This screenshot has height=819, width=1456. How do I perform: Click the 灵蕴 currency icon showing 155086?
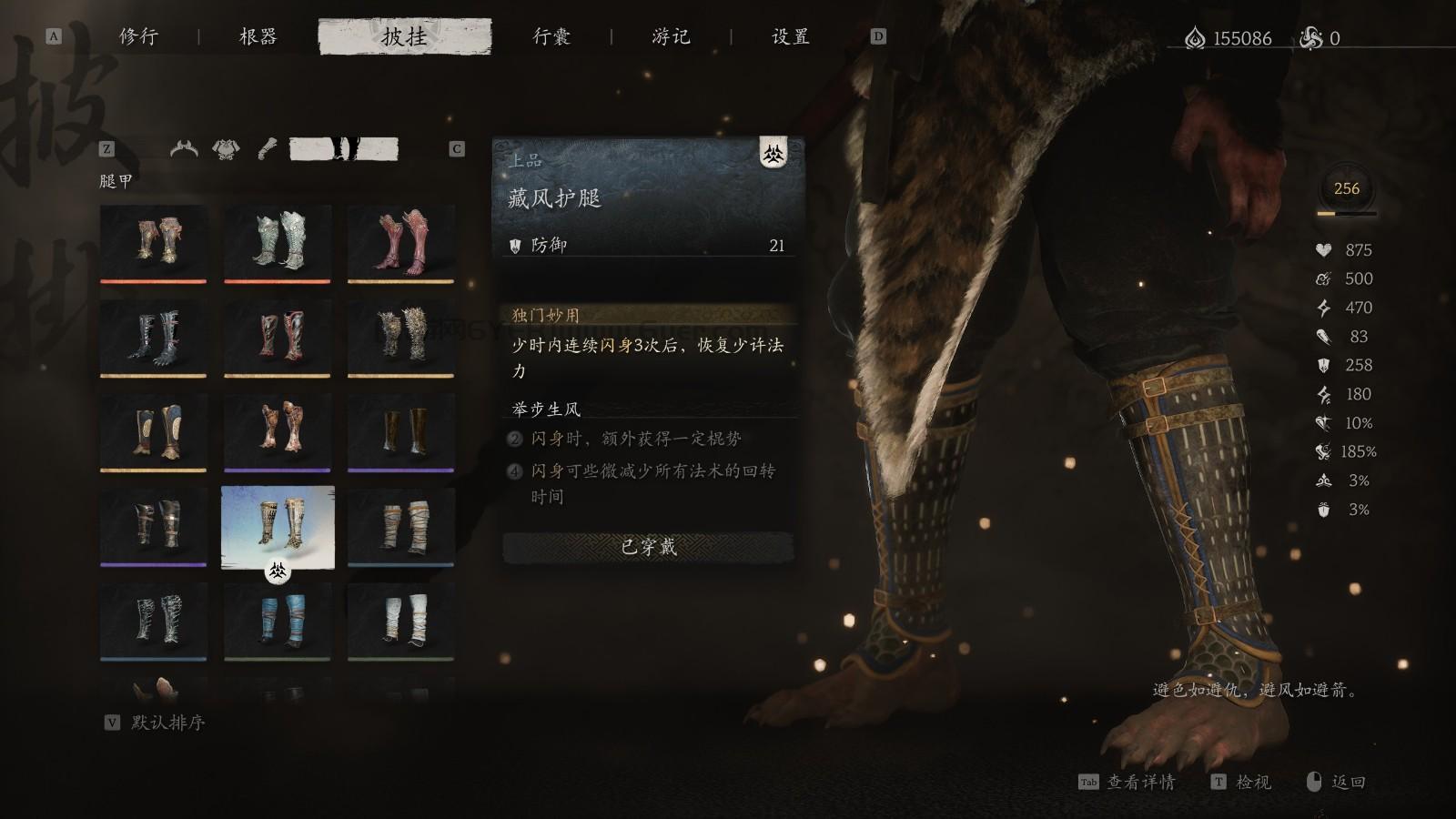click(1195, 36)
